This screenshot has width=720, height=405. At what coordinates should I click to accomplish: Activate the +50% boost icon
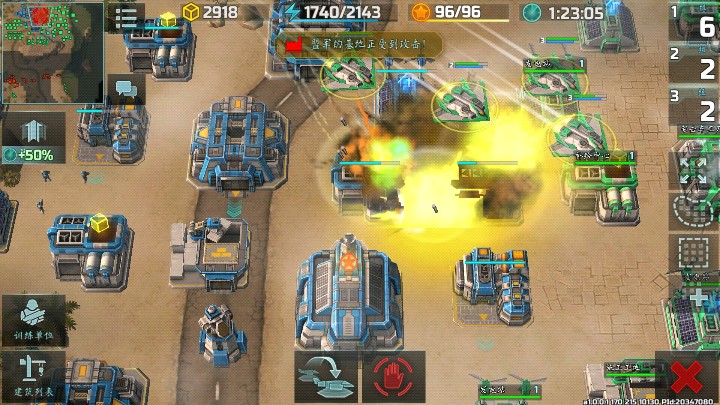tap(32, 138)
